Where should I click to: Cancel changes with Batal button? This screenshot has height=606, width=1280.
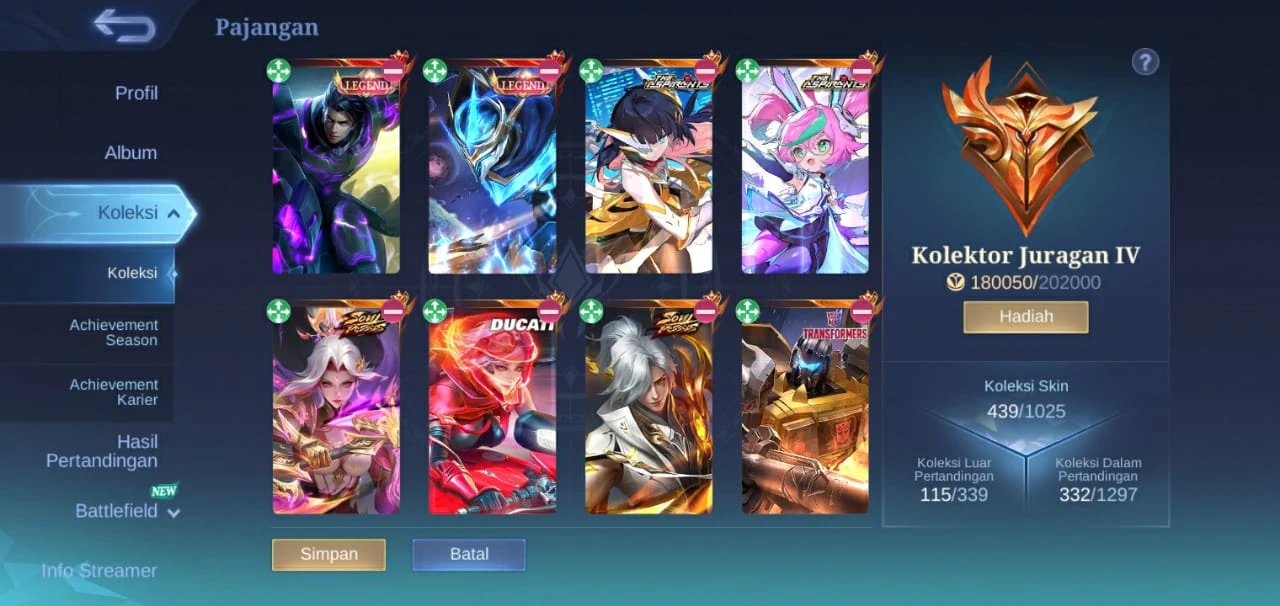(x=469, y=554)
